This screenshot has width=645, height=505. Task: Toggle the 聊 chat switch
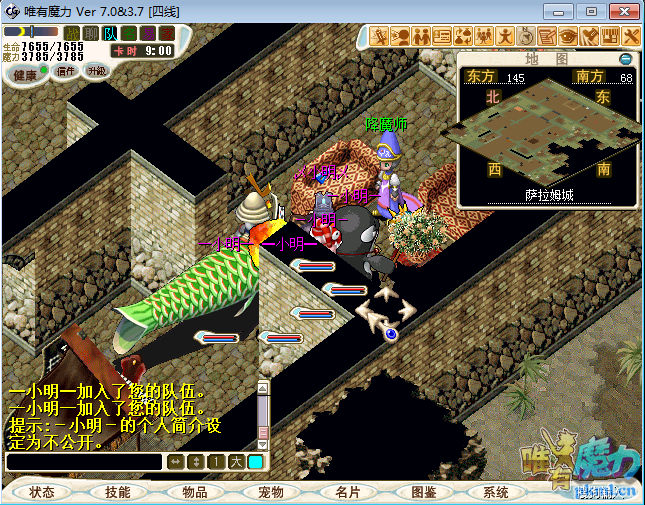92,33
